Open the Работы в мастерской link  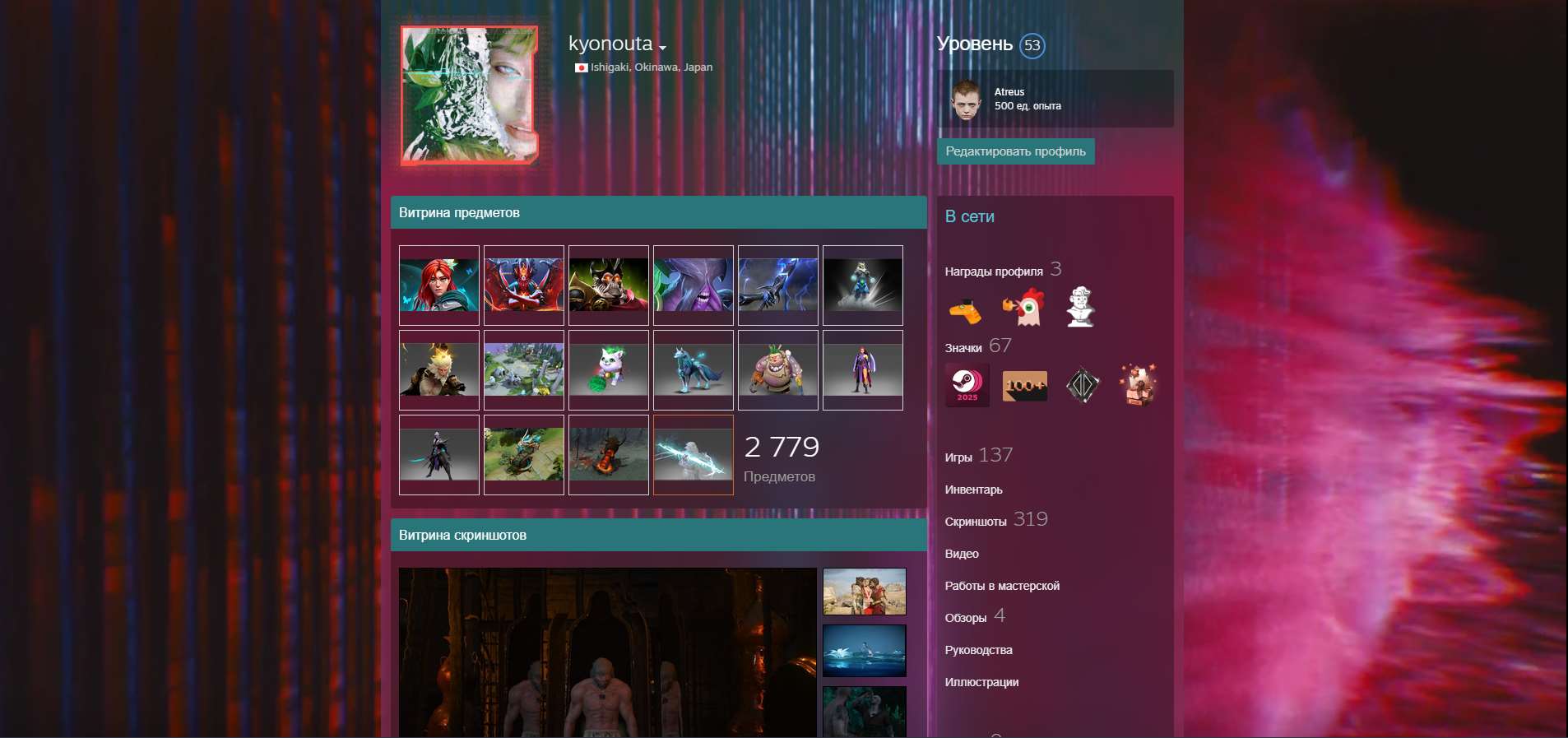(x=1003, y=586)
